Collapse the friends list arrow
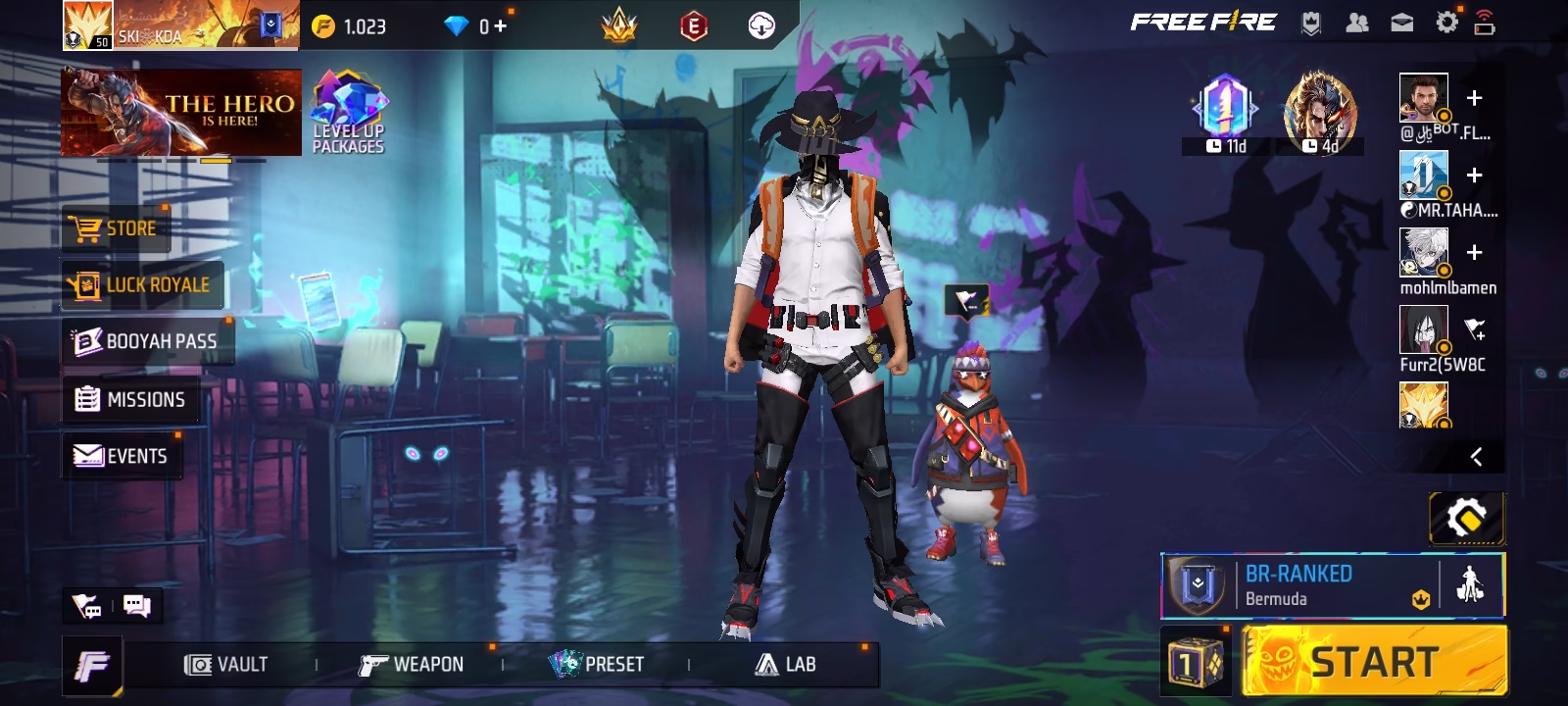 click(x=1476, y=457)
